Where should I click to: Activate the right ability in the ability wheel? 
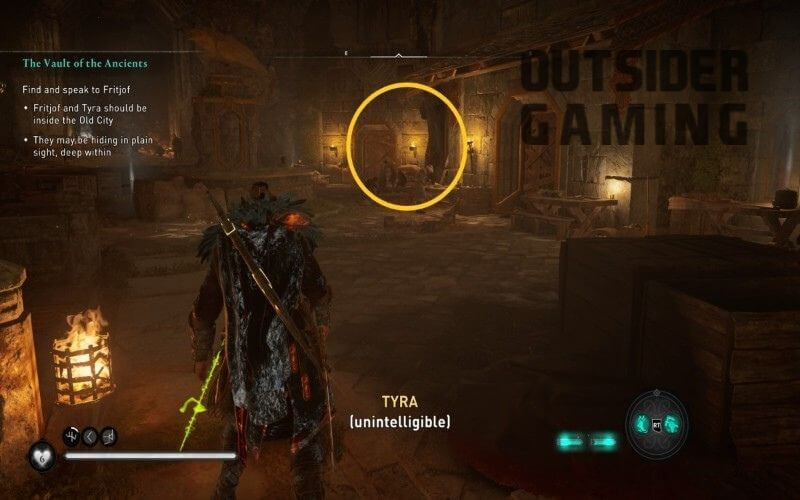672,424
